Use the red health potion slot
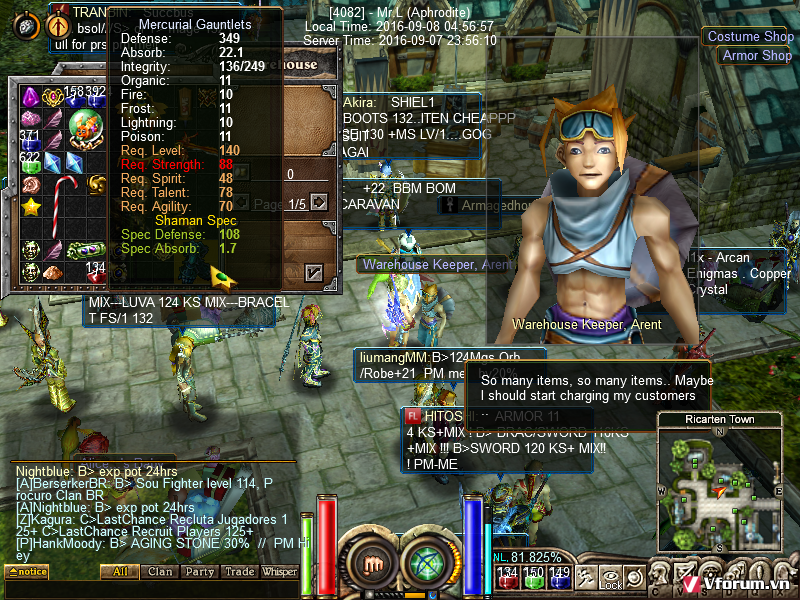800x600 pixels. coord(508,578)
